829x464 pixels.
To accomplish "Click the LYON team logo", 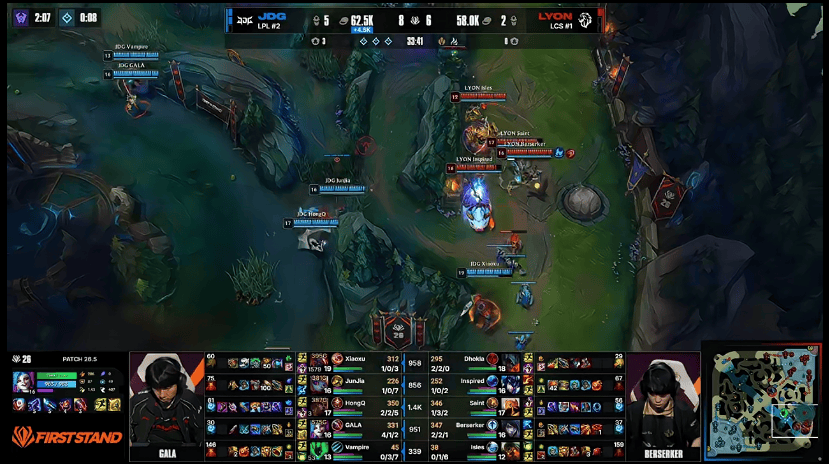I will 586,18.
